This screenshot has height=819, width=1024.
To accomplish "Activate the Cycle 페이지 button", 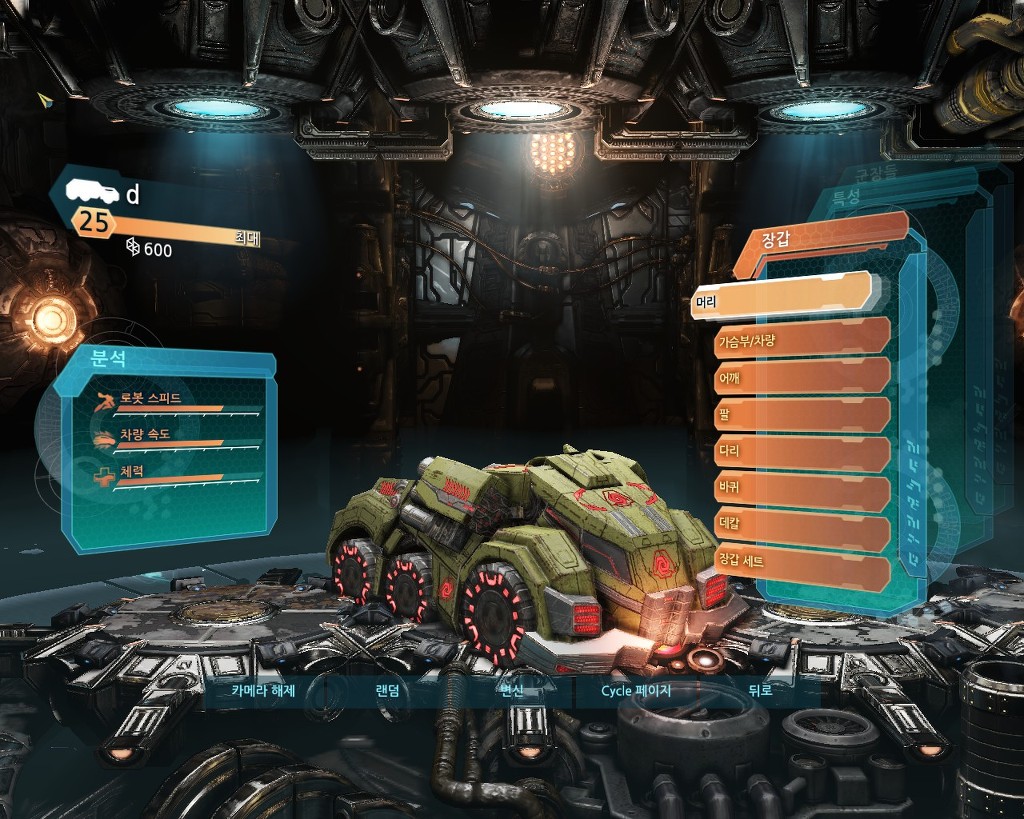I will 635,690.
